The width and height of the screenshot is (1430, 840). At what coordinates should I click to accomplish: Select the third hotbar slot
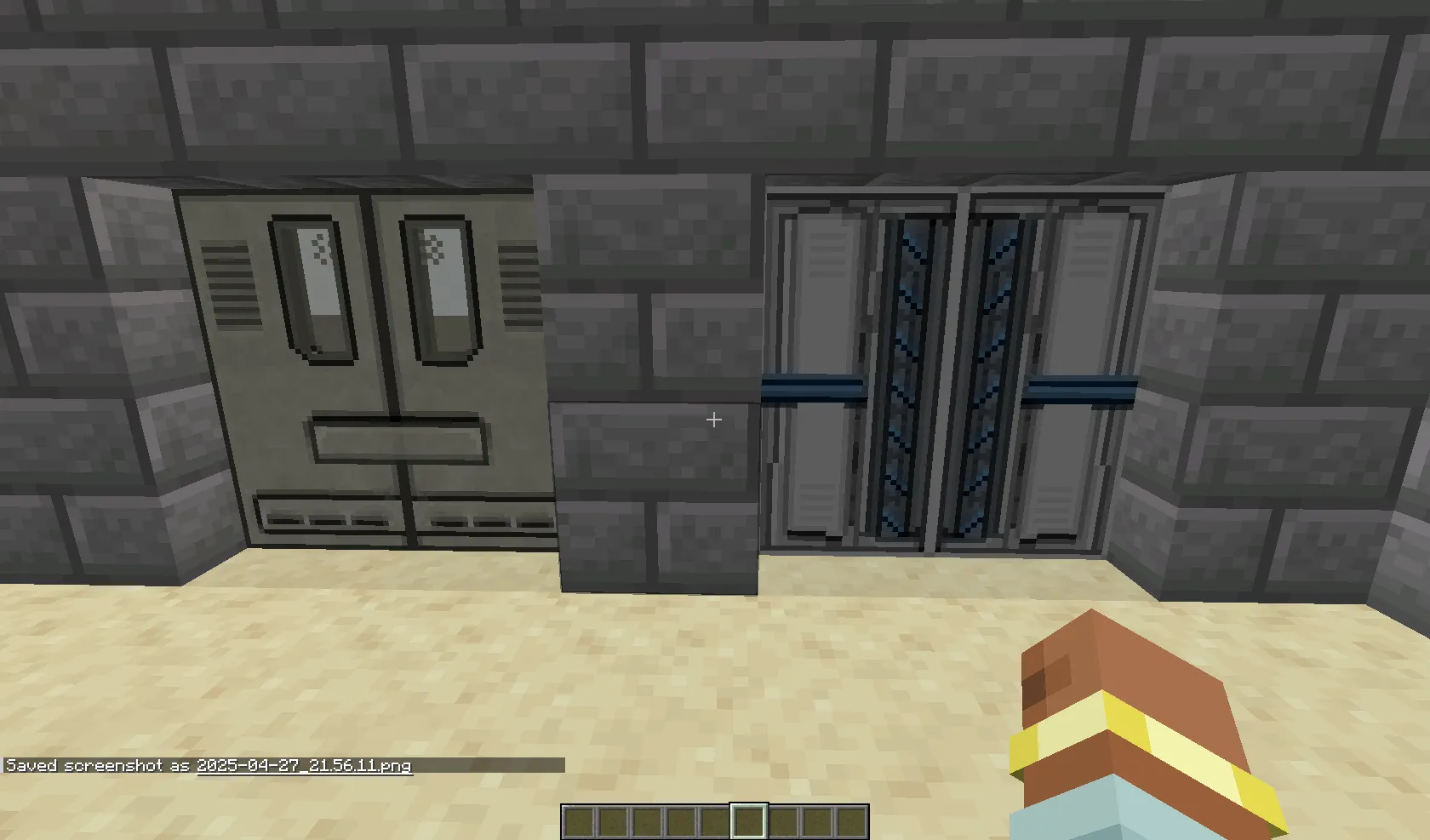click(647, 823)
